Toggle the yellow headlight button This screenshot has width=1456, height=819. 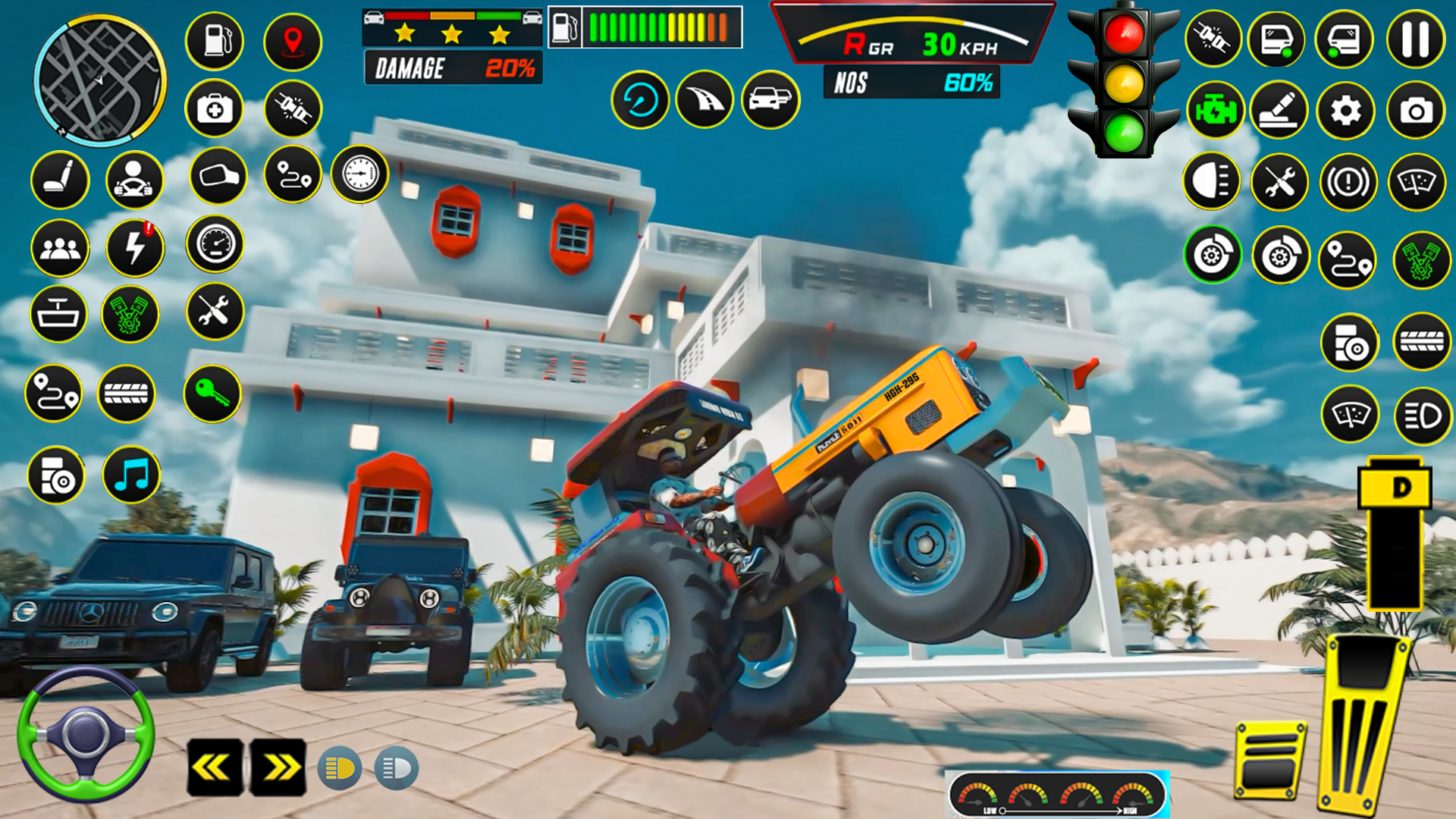coord(340,768)
